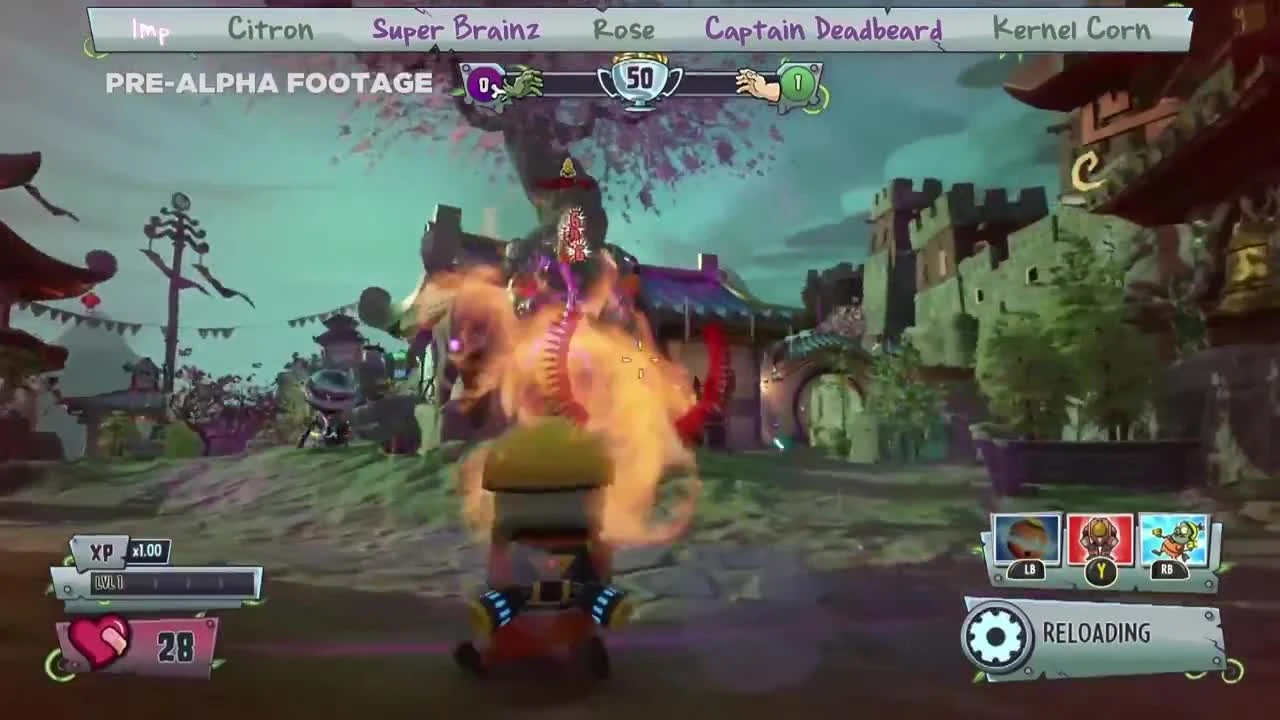Select the Kernel Corn character tab
Screen dimensions: 1280x720
click(1070, 29)
